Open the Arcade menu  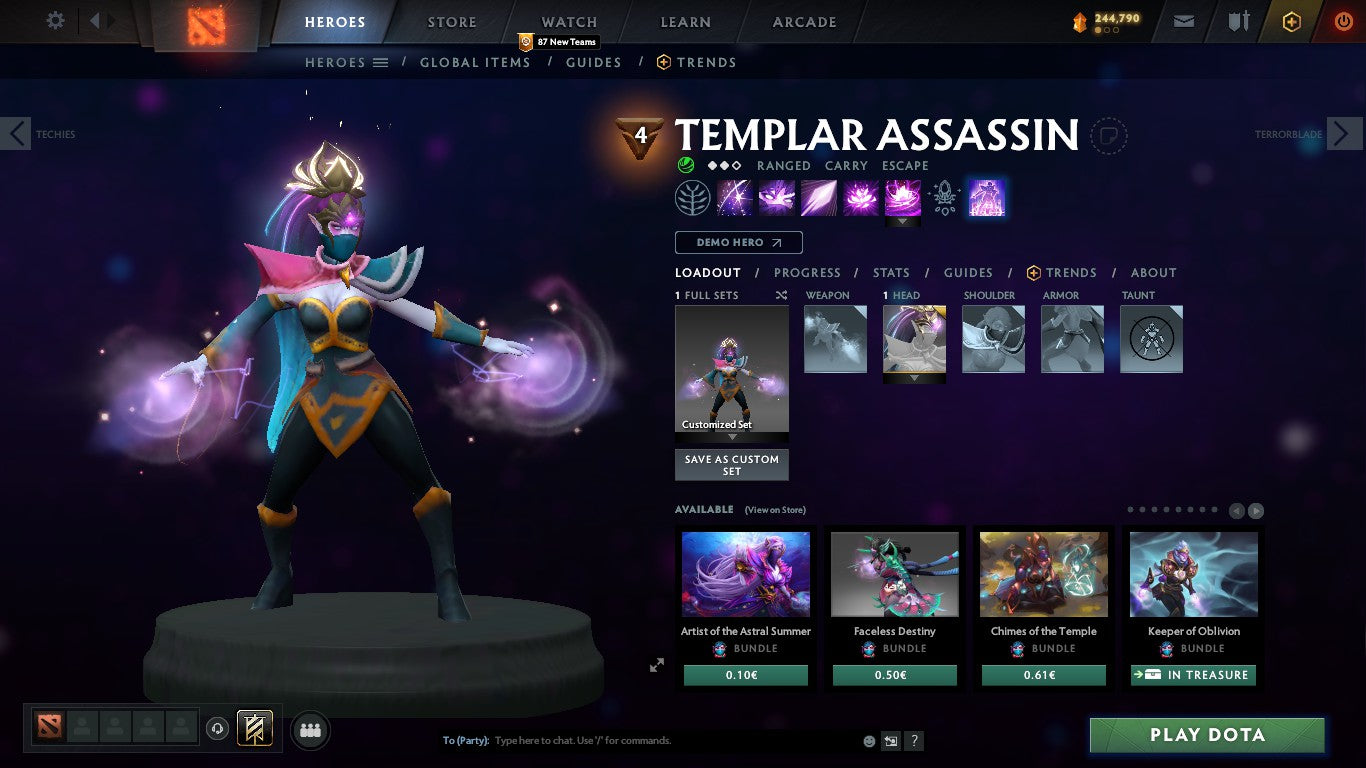803,21
